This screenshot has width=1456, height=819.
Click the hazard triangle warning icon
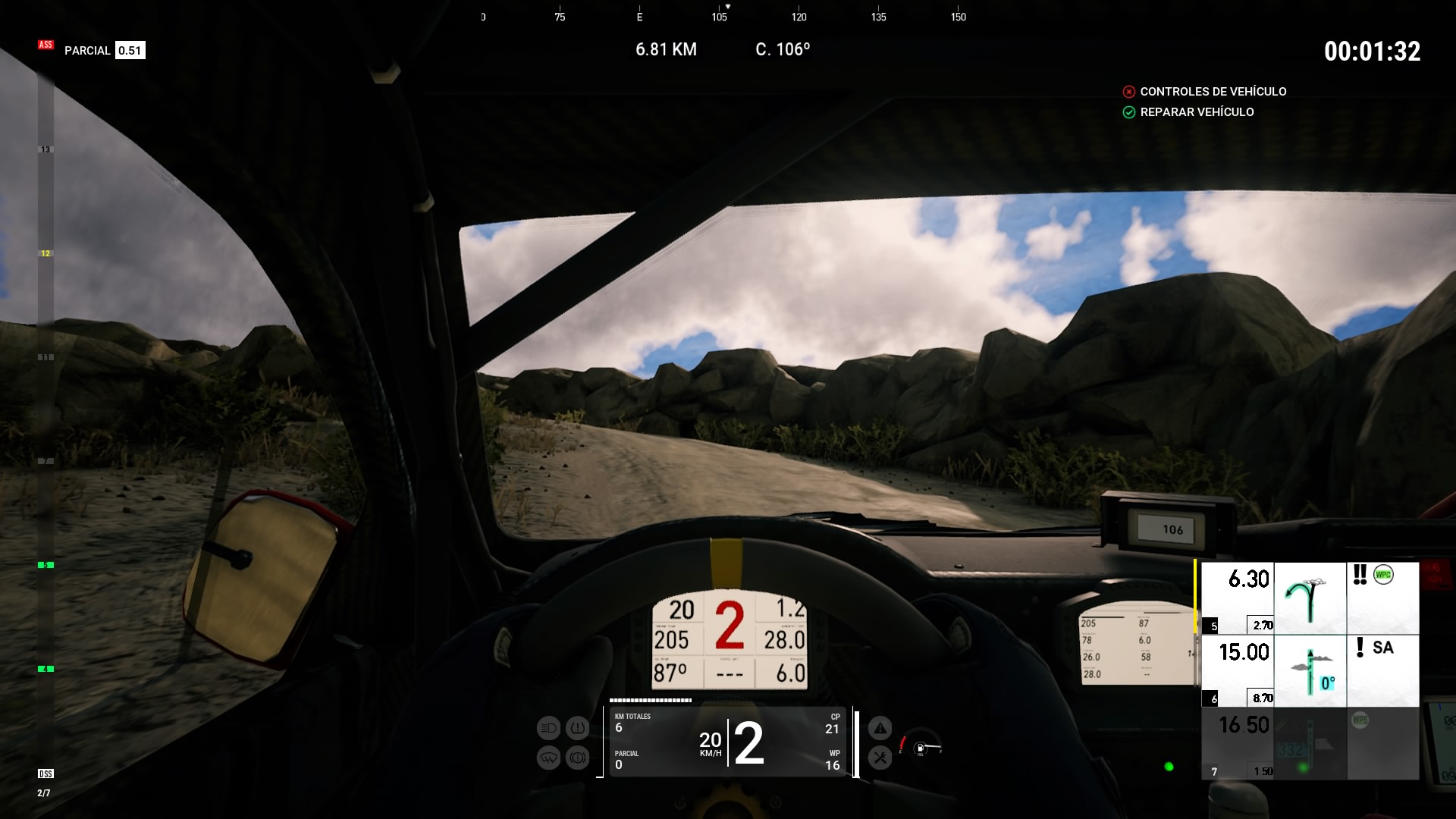880,729
